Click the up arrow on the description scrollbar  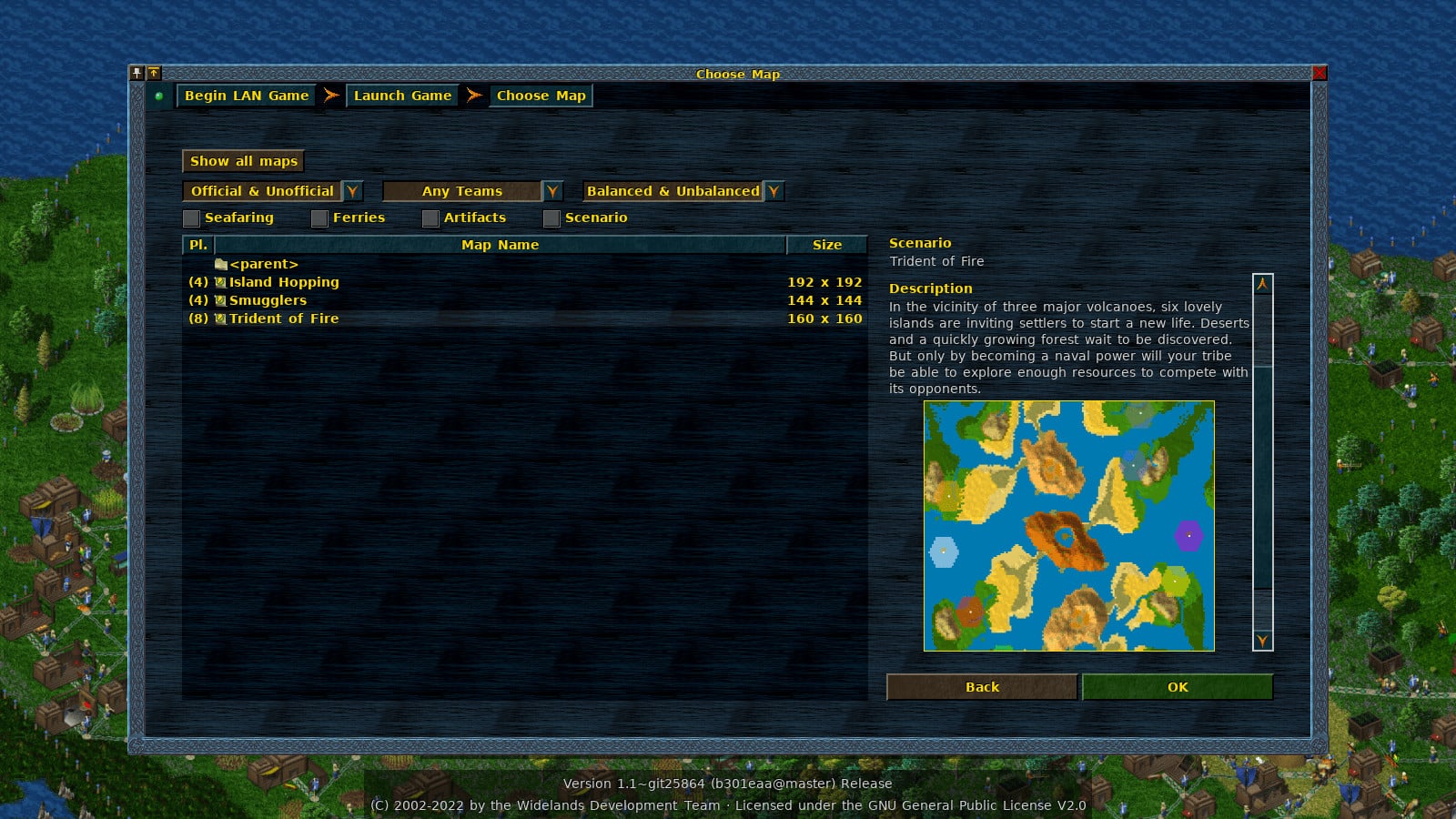point(1262,284)
